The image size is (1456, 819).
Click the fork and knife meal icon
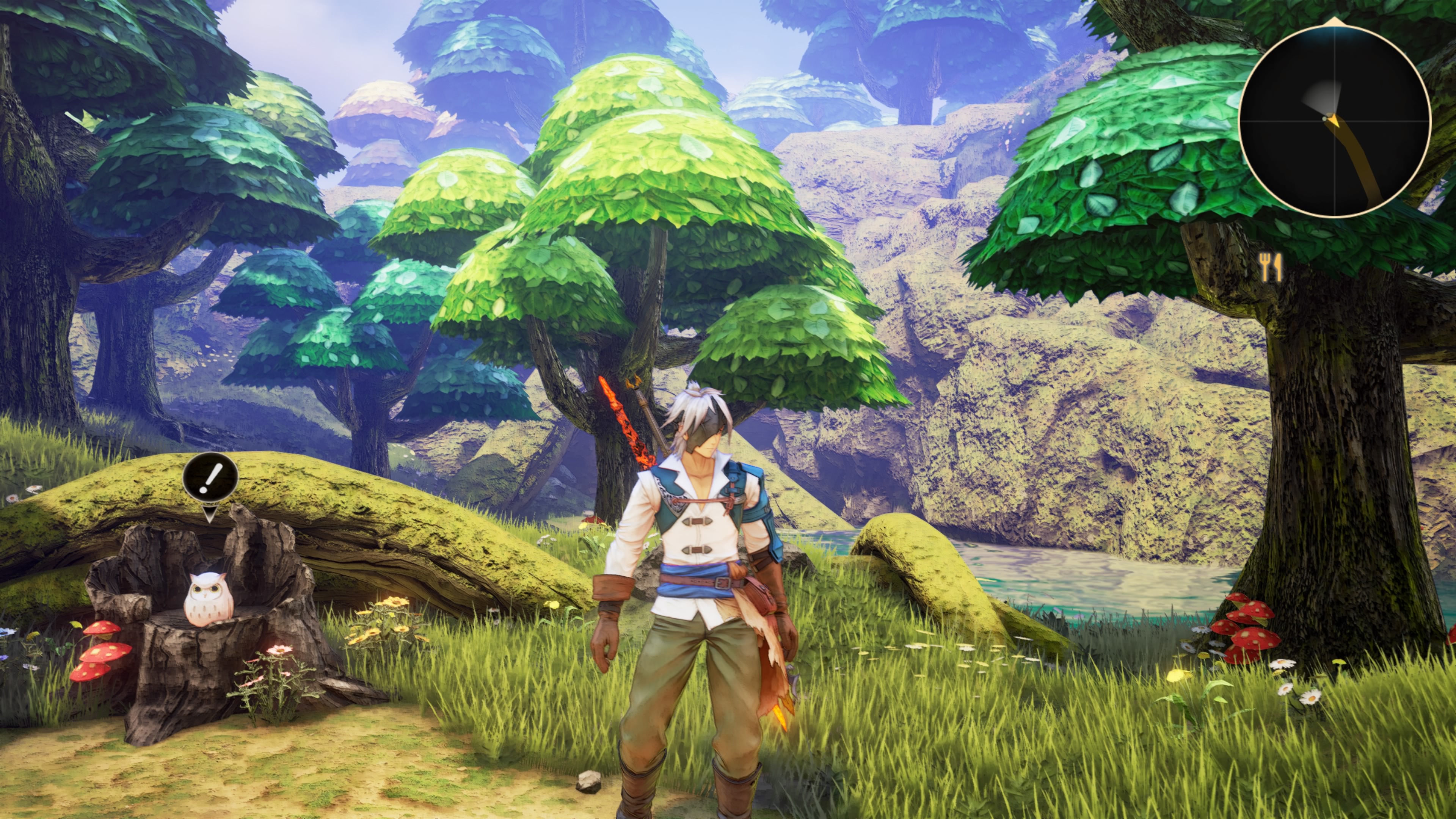coord(1270,267)
